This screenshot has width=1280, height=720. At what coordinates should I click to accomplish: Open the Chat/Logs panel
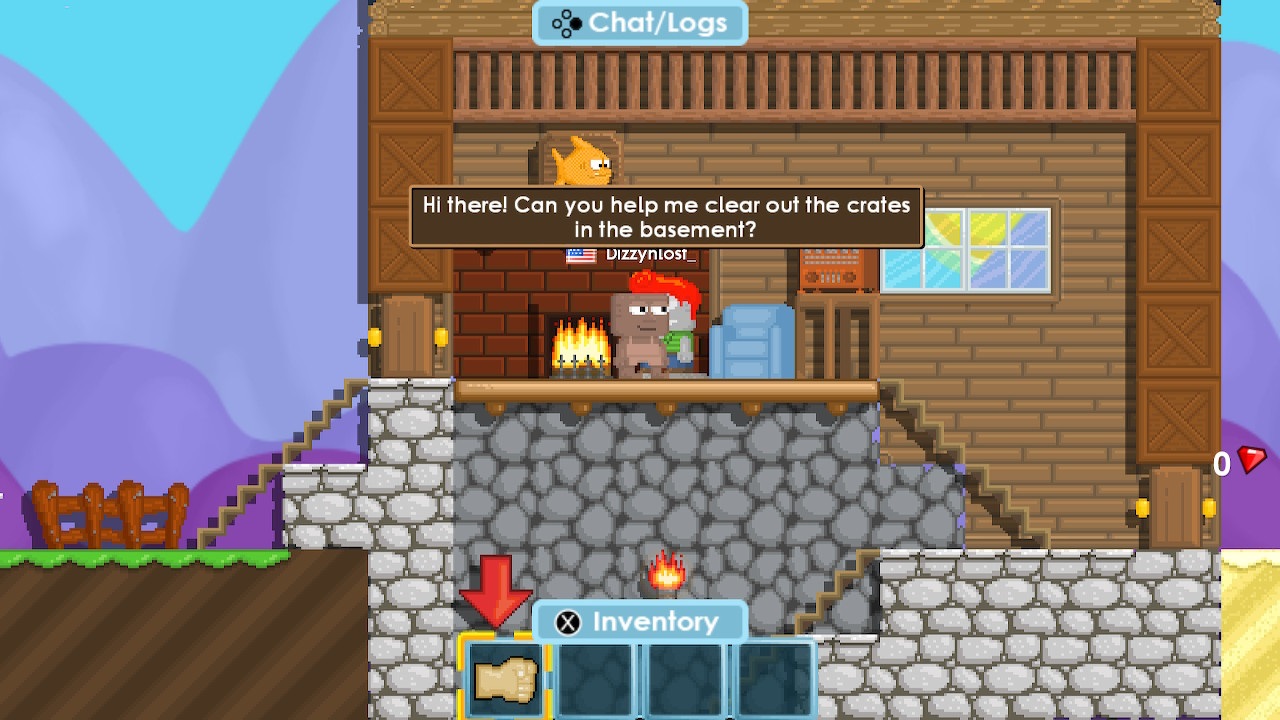tap(640, 23)
